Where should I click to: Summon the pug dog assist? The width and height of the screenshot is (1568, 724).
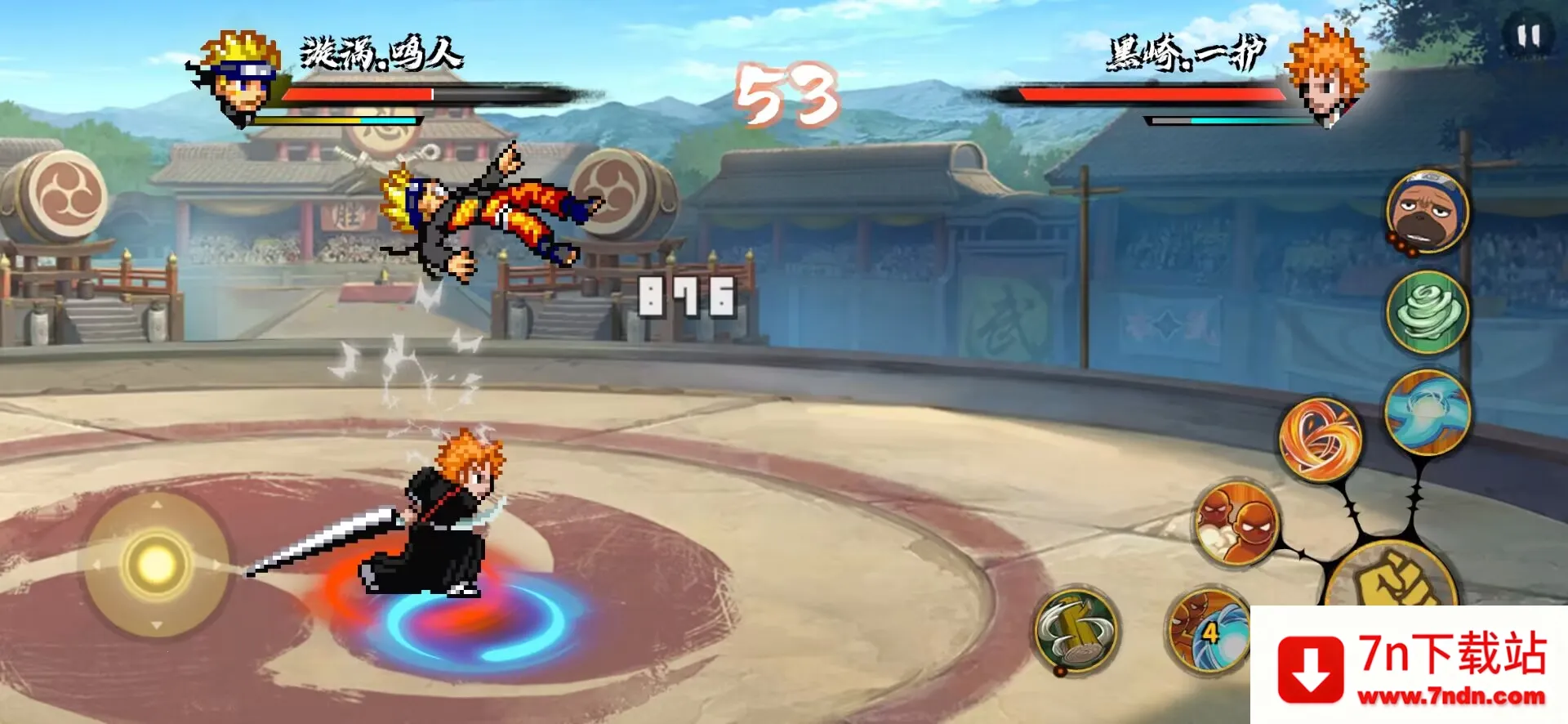pos(1428,212)
